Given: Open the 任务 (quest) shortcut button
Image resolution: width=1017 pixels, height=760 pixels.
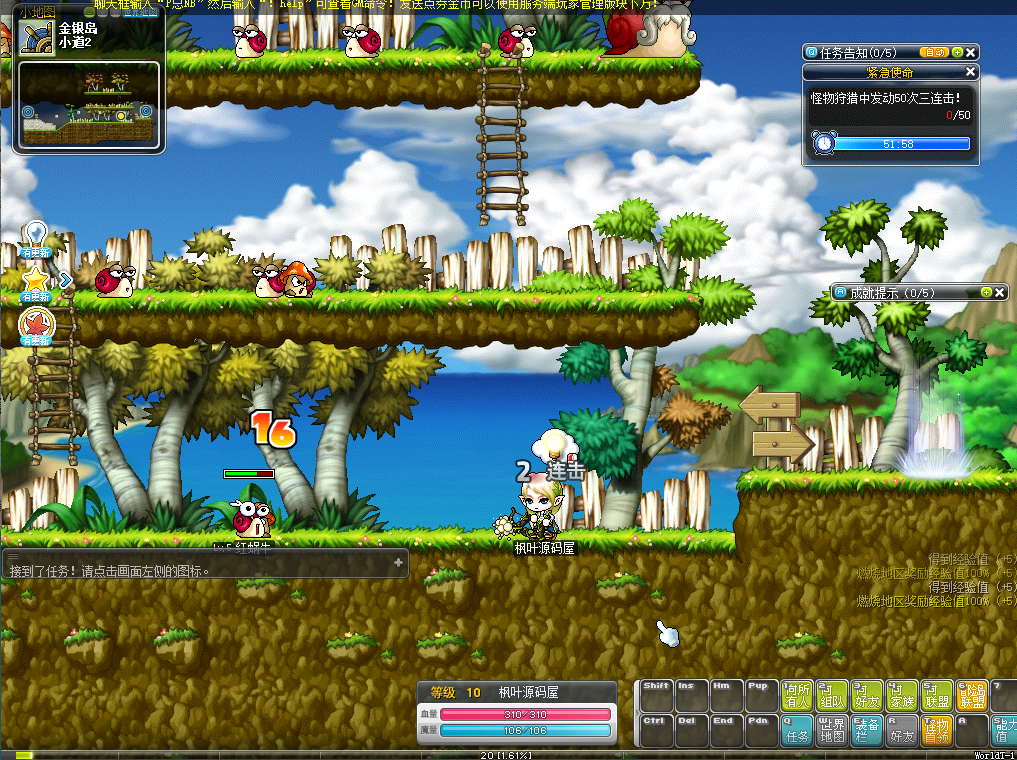Looking at the screenshot, I should 797,731.
